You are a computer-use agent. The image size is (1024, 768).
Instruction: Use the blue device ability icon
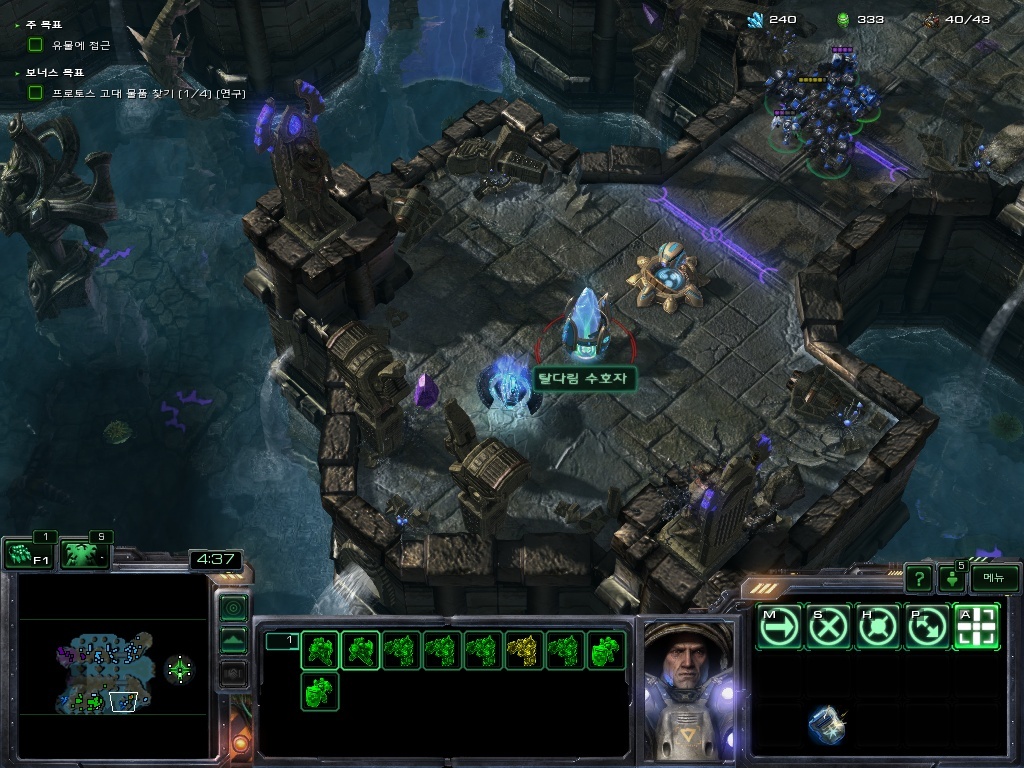827,725
